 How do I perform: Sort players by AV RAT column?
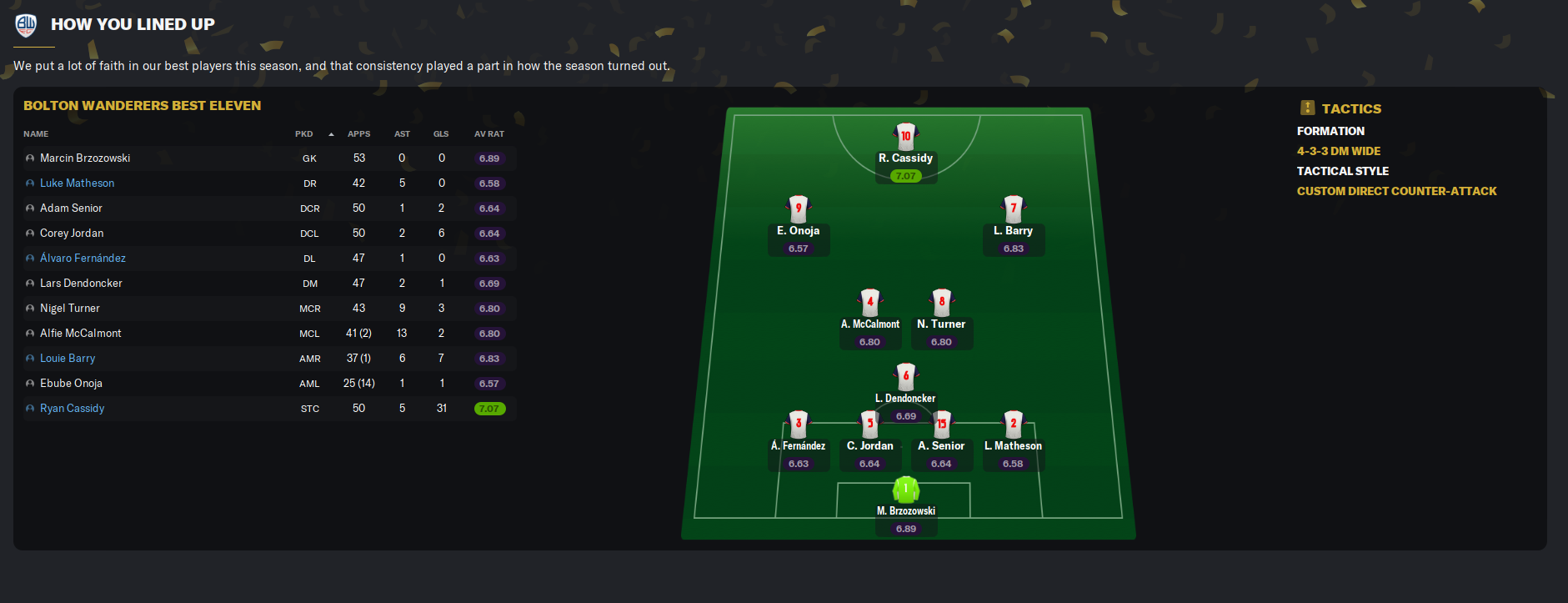coord(488,134)
